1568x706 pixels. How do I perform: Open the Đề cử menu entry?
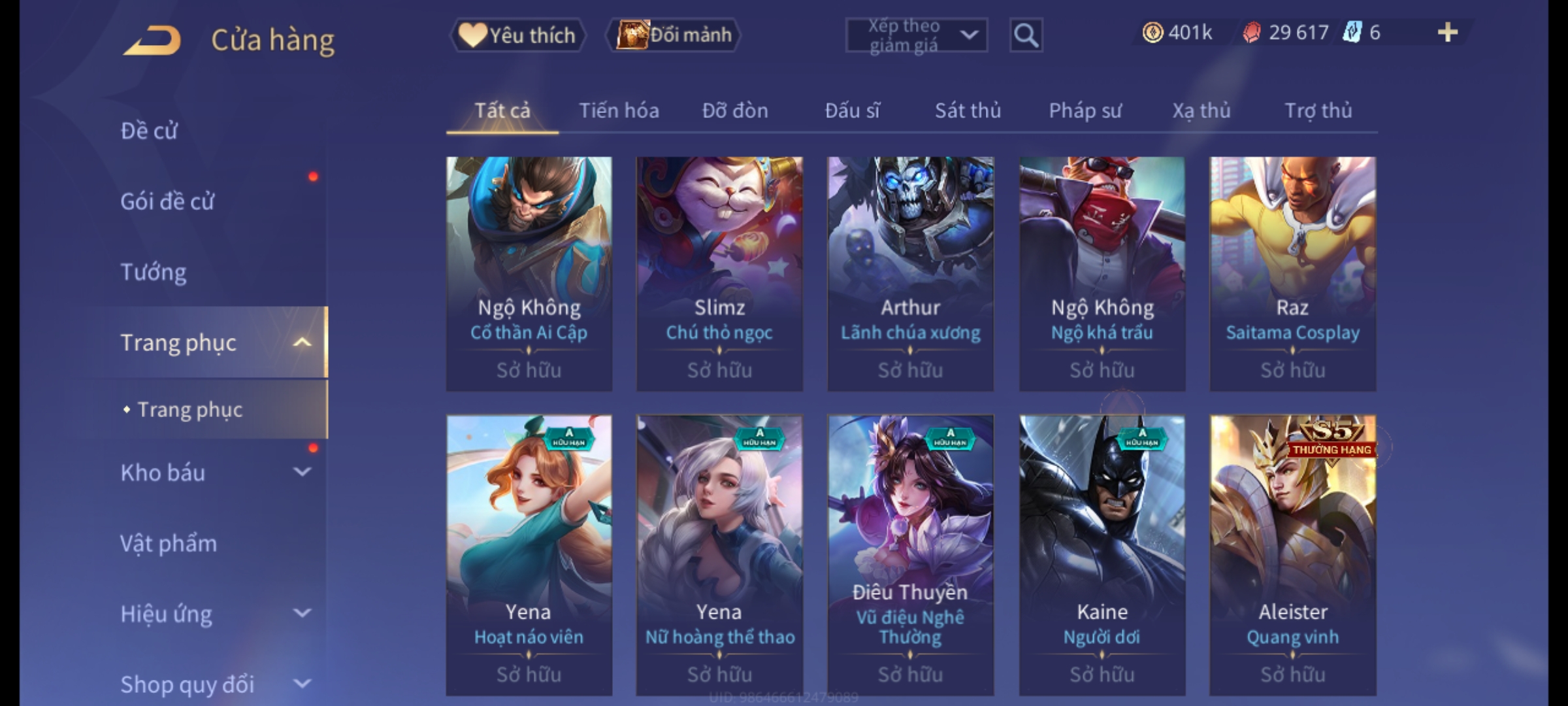(x=149, y=131)
